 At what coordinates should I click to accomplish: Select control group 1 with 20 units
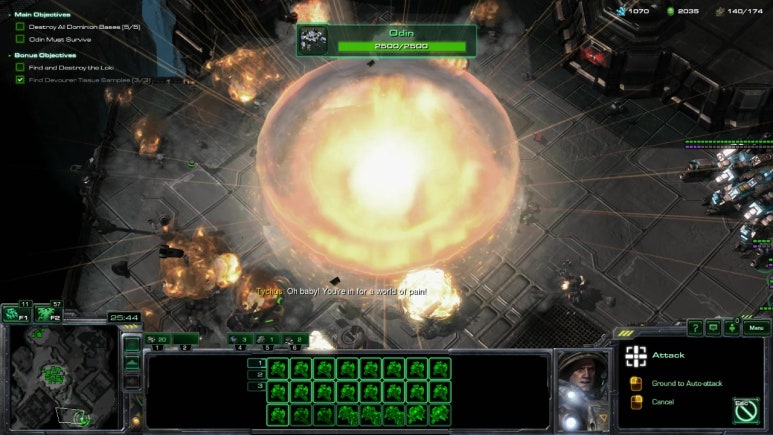[x=158, y=340]
